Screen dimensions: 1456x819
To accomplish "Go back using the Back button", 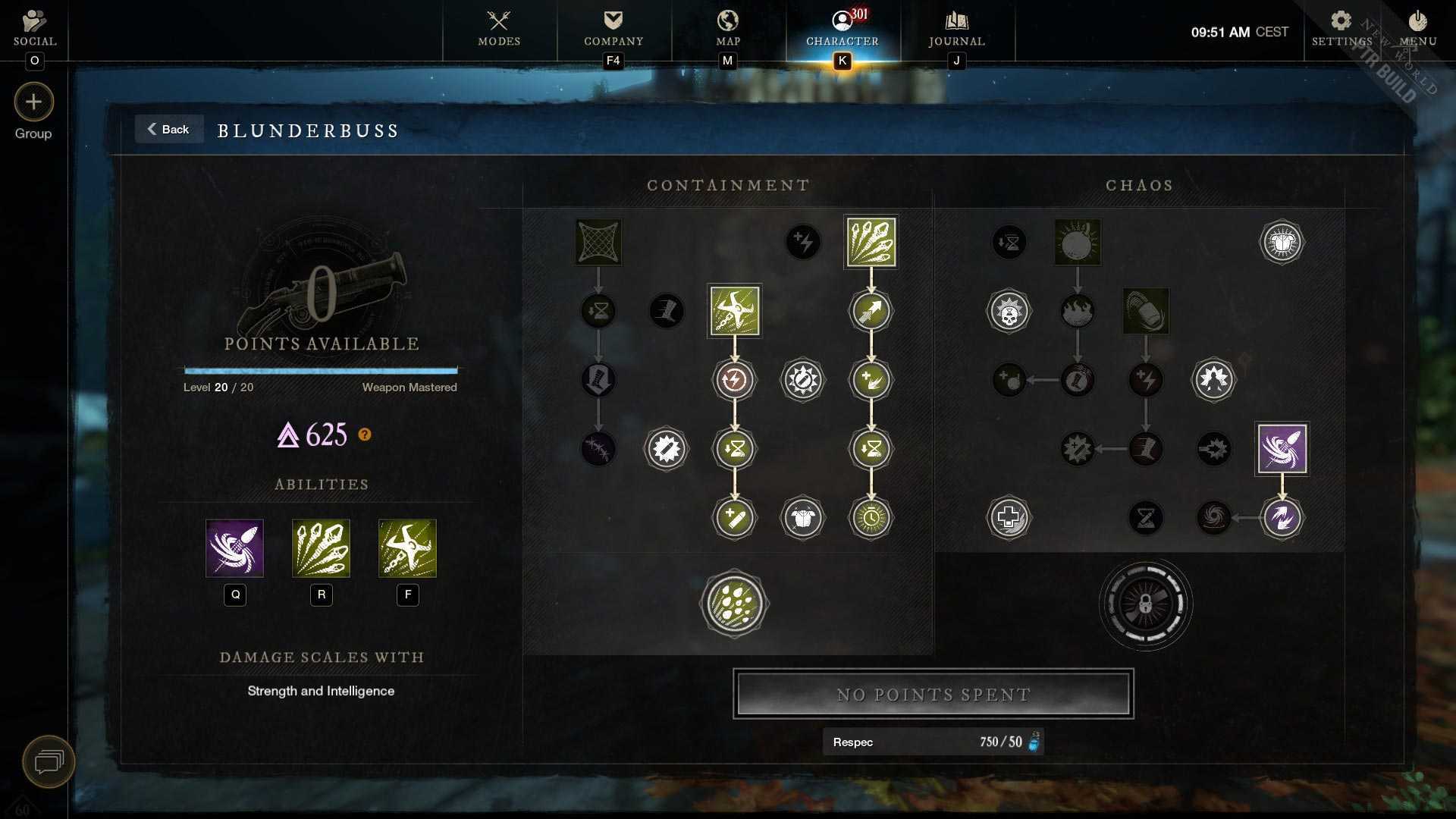I will 168,130.
